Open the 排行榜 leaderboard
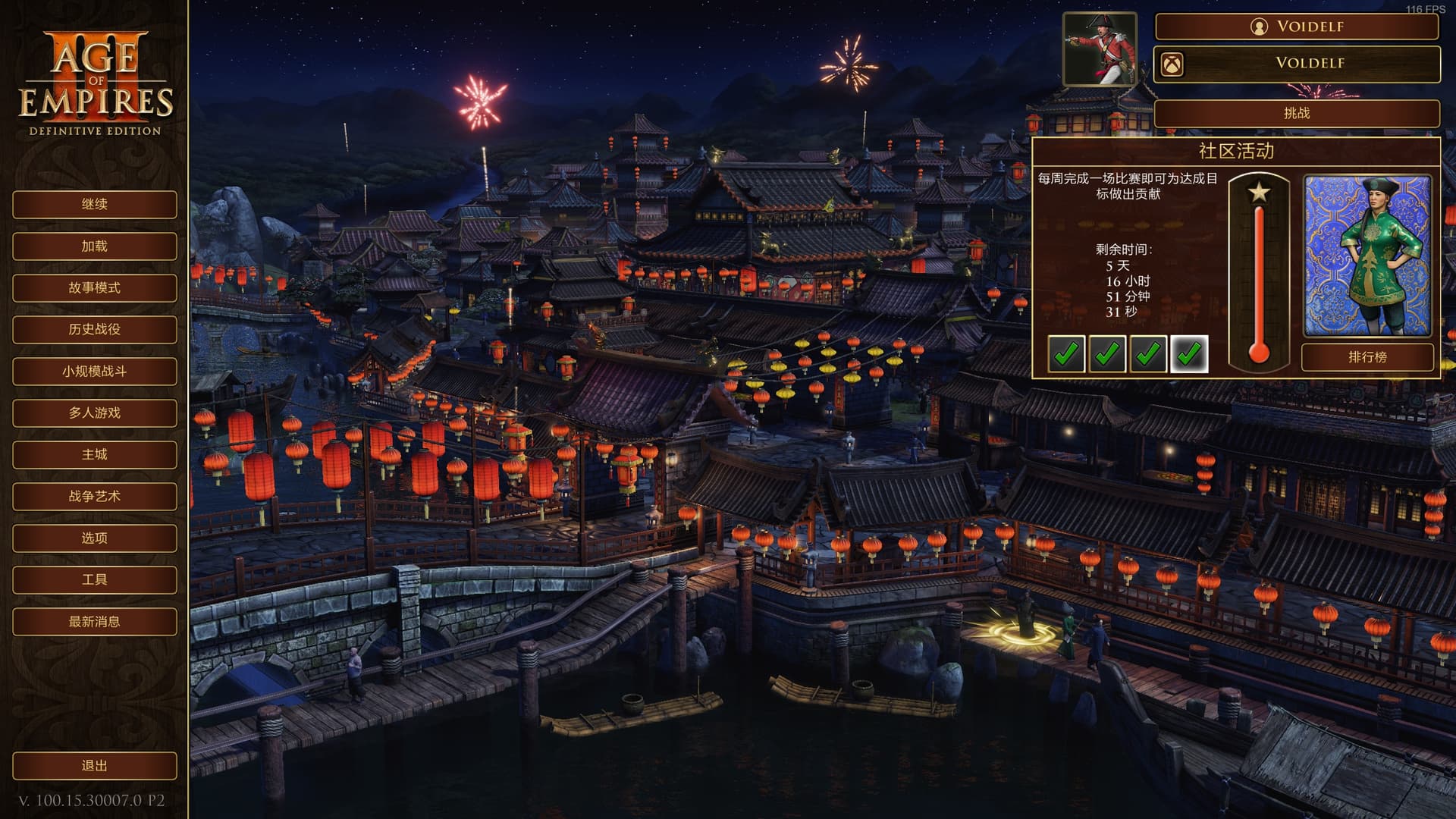Image resolution: width=1456 pixels, height=819 pixels. (1367, 357)
